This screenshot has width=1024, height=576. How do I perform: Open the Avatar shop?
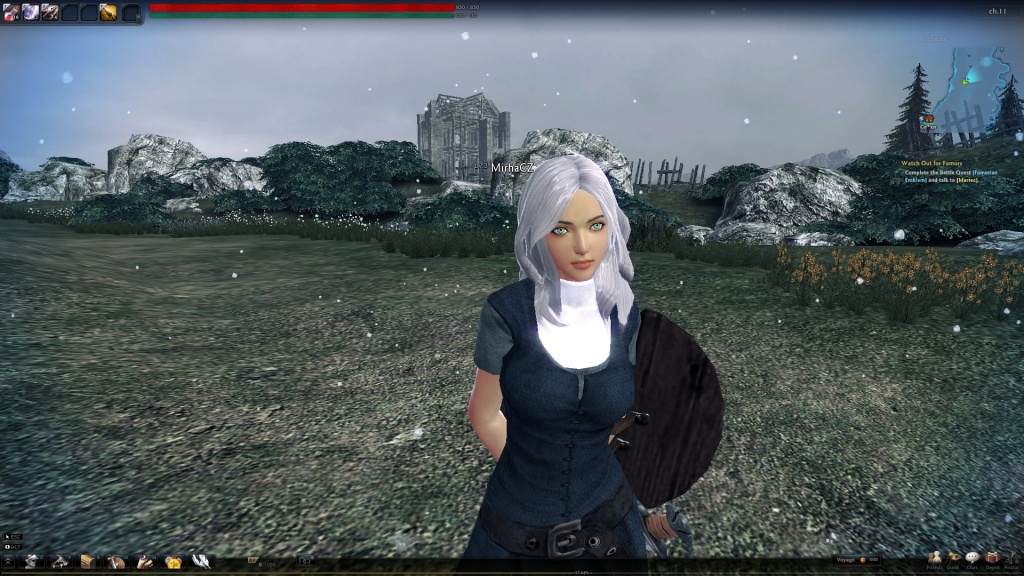pyautogui.click(x=1011, y=559)
